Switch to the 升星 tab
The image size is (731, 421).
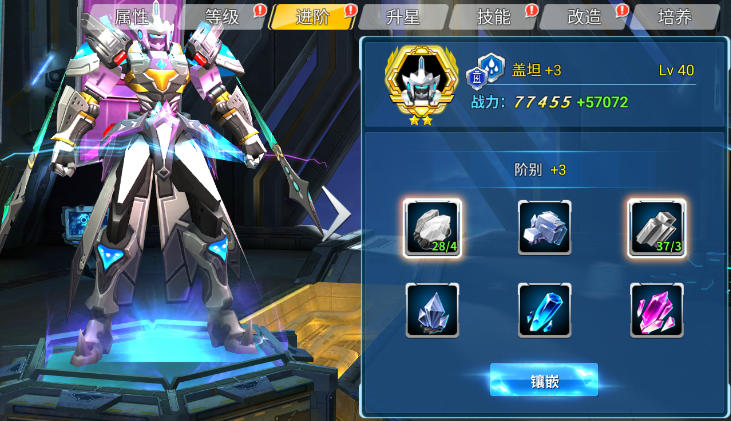tap(402, 16)
